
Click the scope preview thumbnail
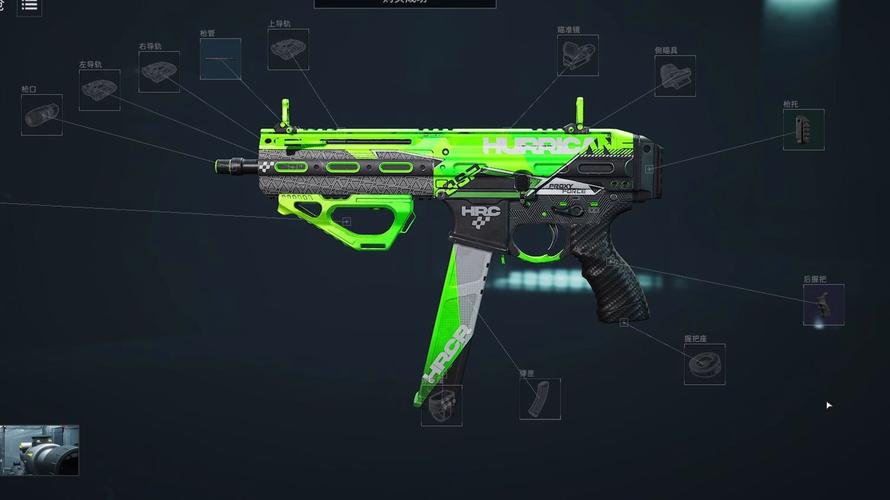point(40,450)
